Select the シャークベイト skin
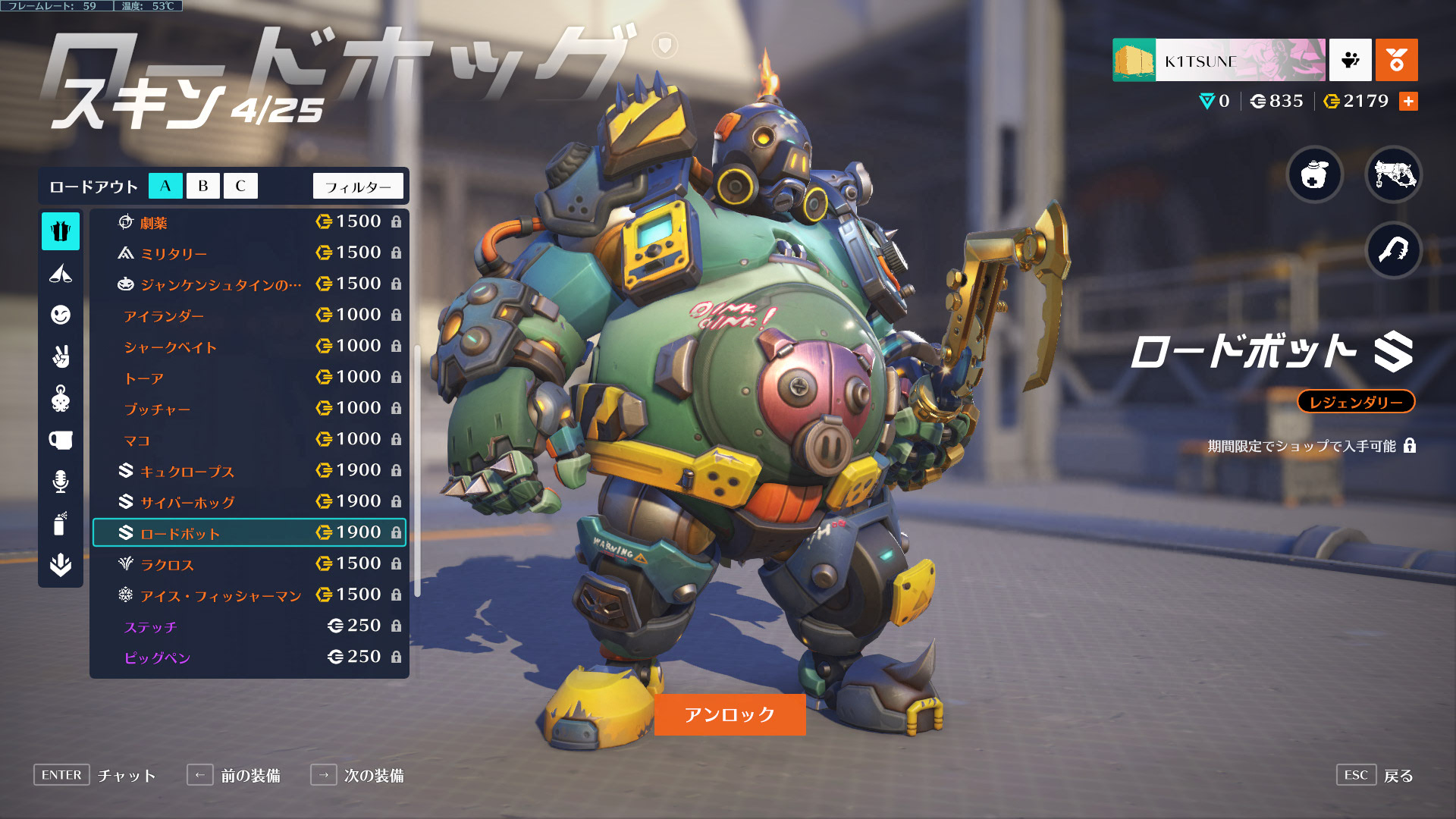 [x=249, y=347]
